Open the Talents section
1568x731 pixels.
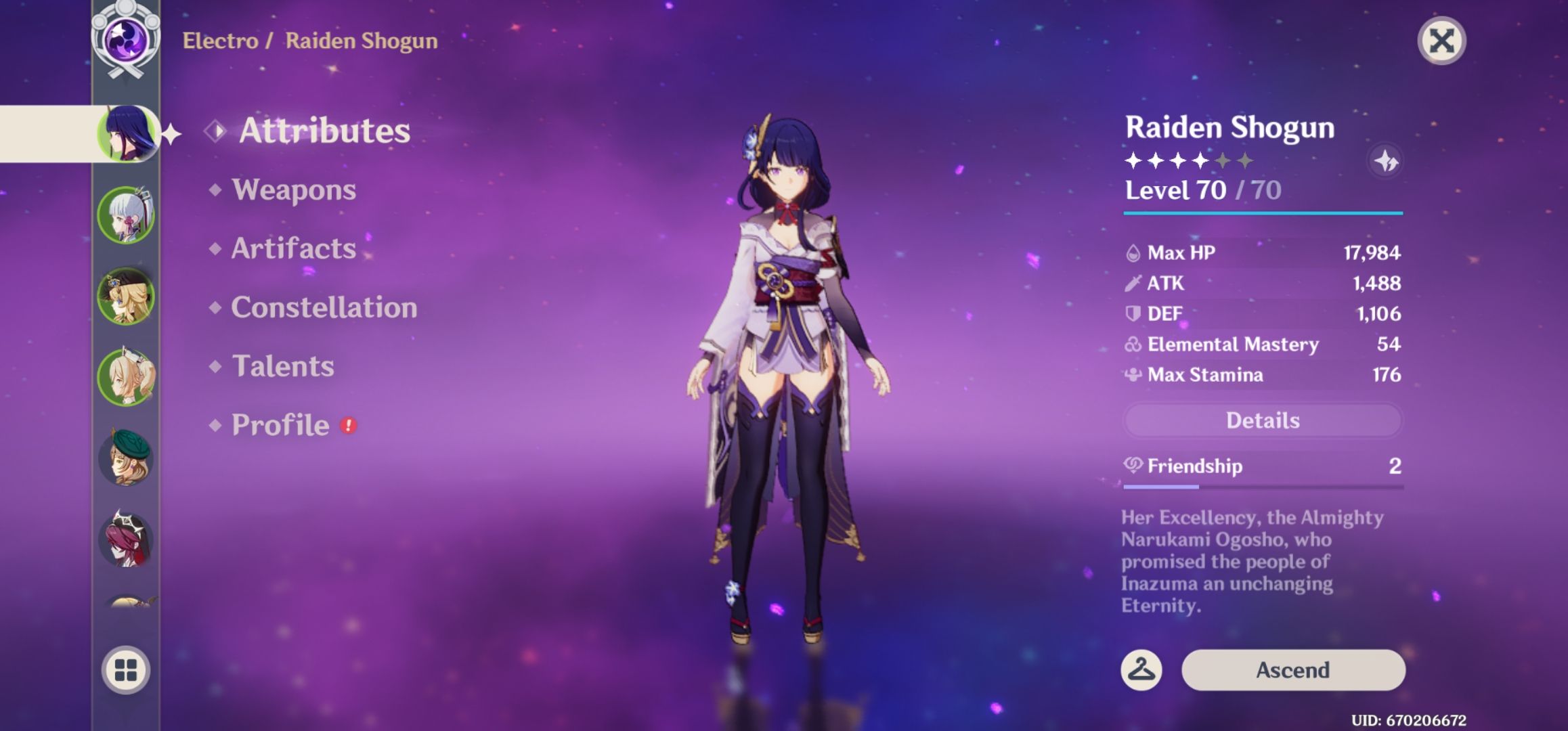click(x=283, y=367)
